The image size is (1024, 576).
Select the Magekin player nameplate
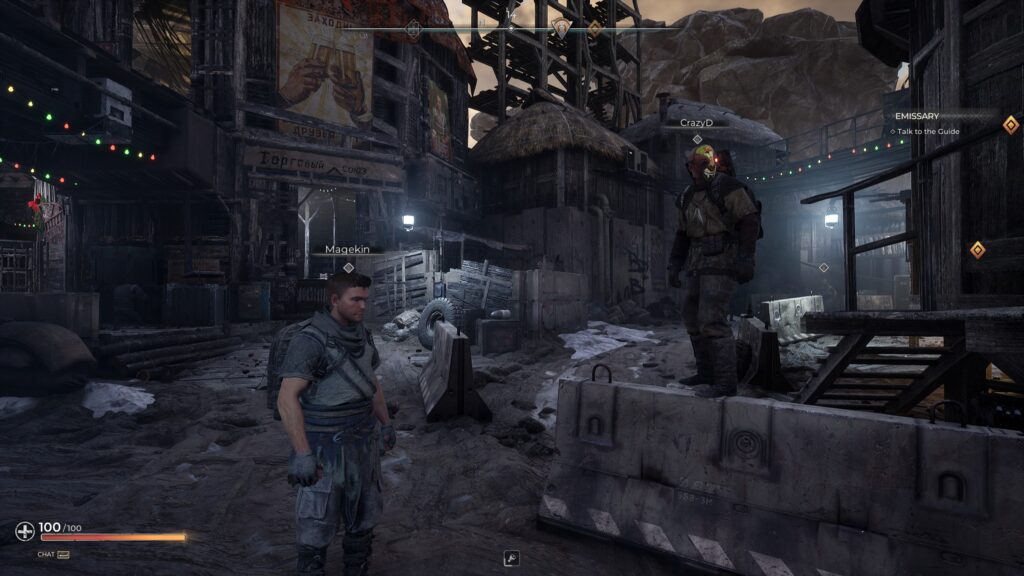pyautogui.click(x=347, y=250)
